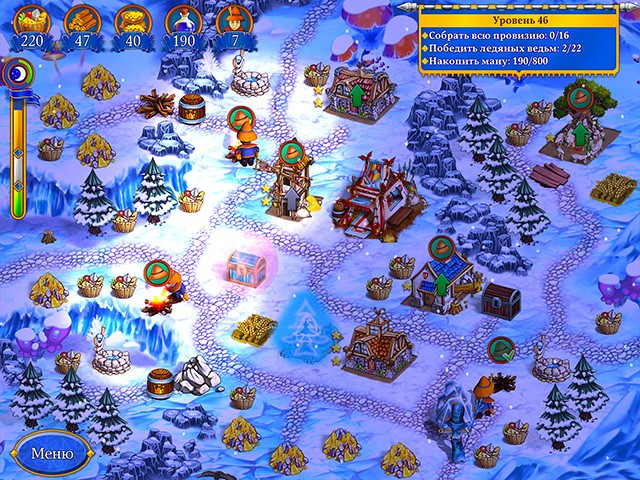The image size is (640, 480).
Task: Select the hat marker above the campfire worker
Action: coord(157,272)
